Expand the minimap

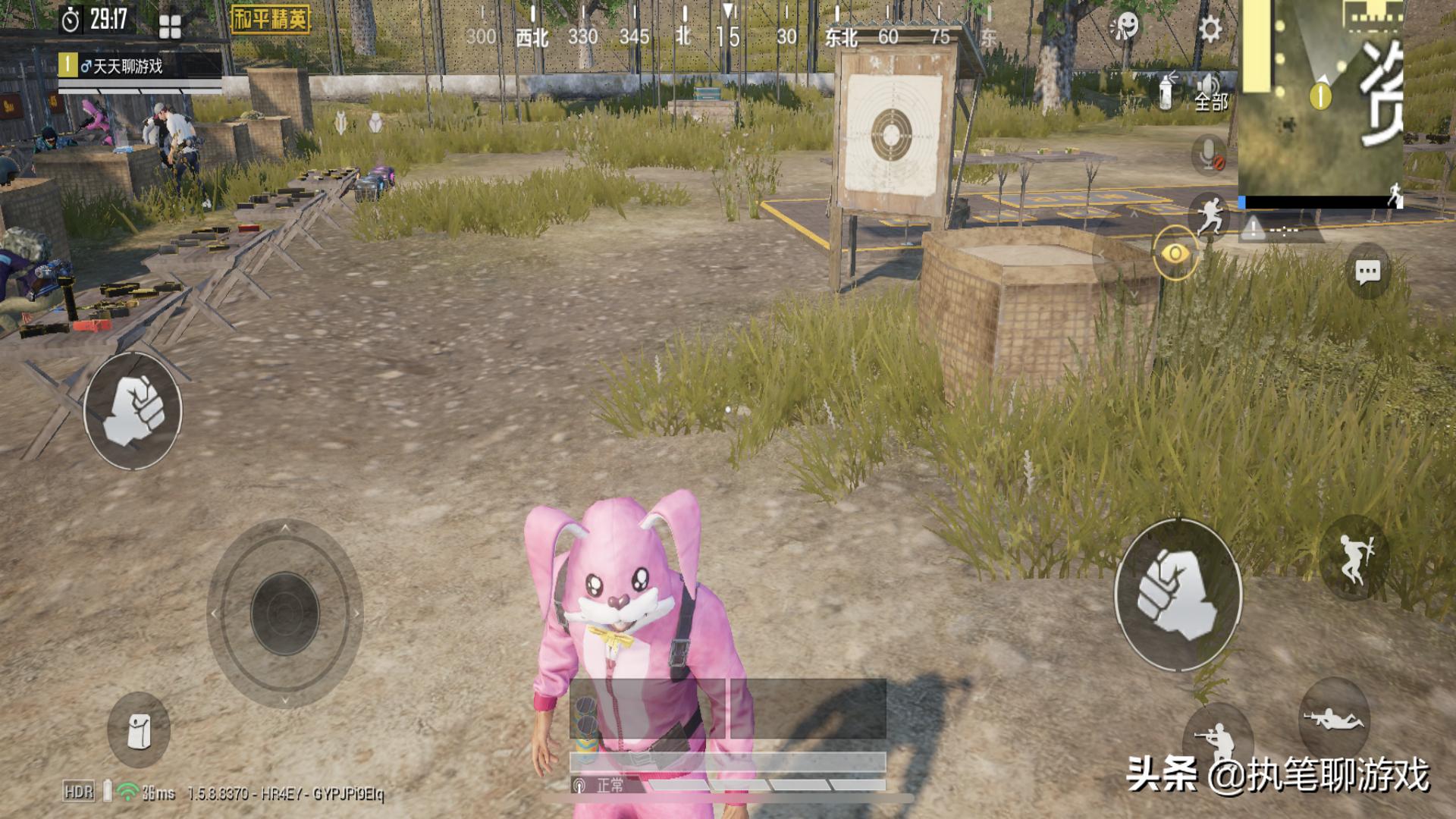tap(1319, 99)
